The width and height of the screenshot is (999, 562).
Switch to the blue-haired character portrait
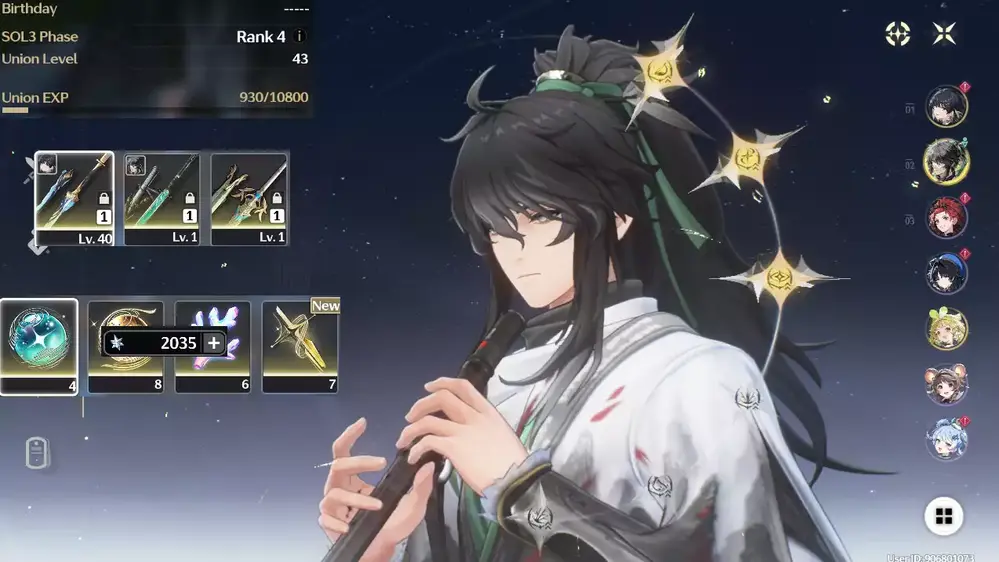tap(946, 438)
